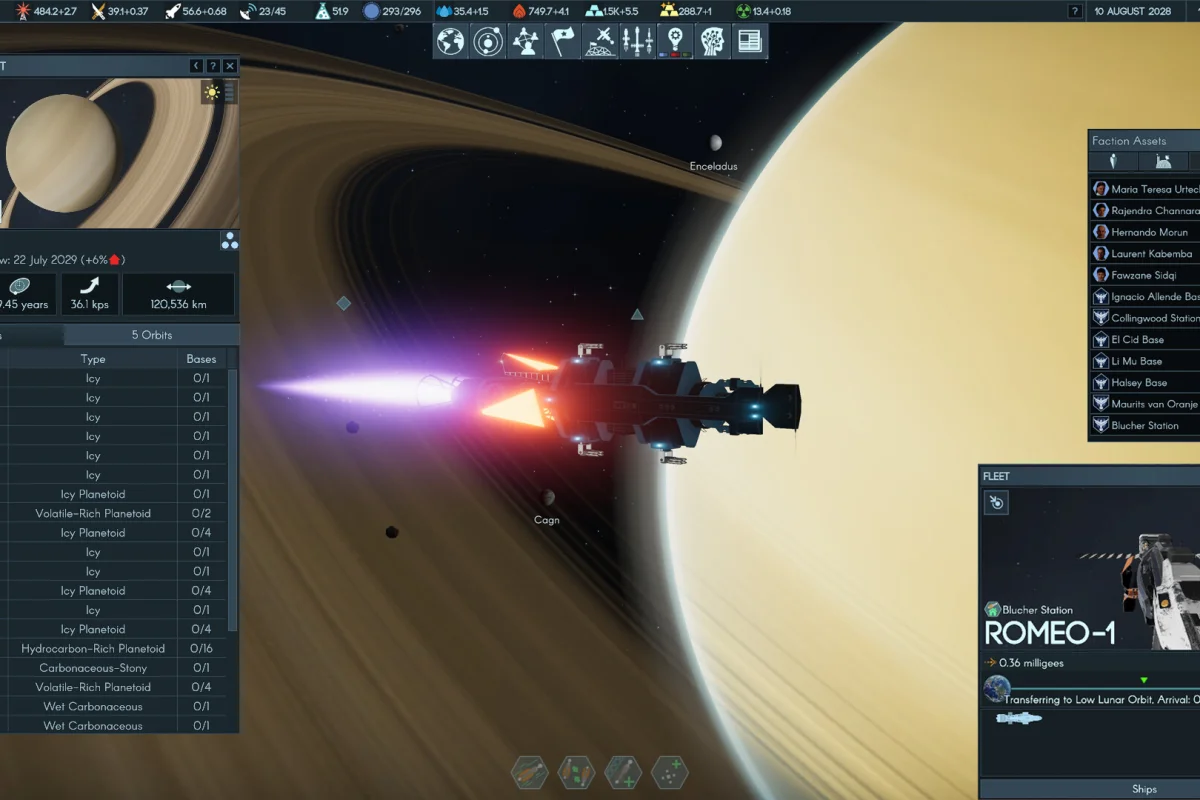
Task: Select the Hydrocarbon-Rich Planetoid row
Action: pyautogui.click(x=93, y=649)
